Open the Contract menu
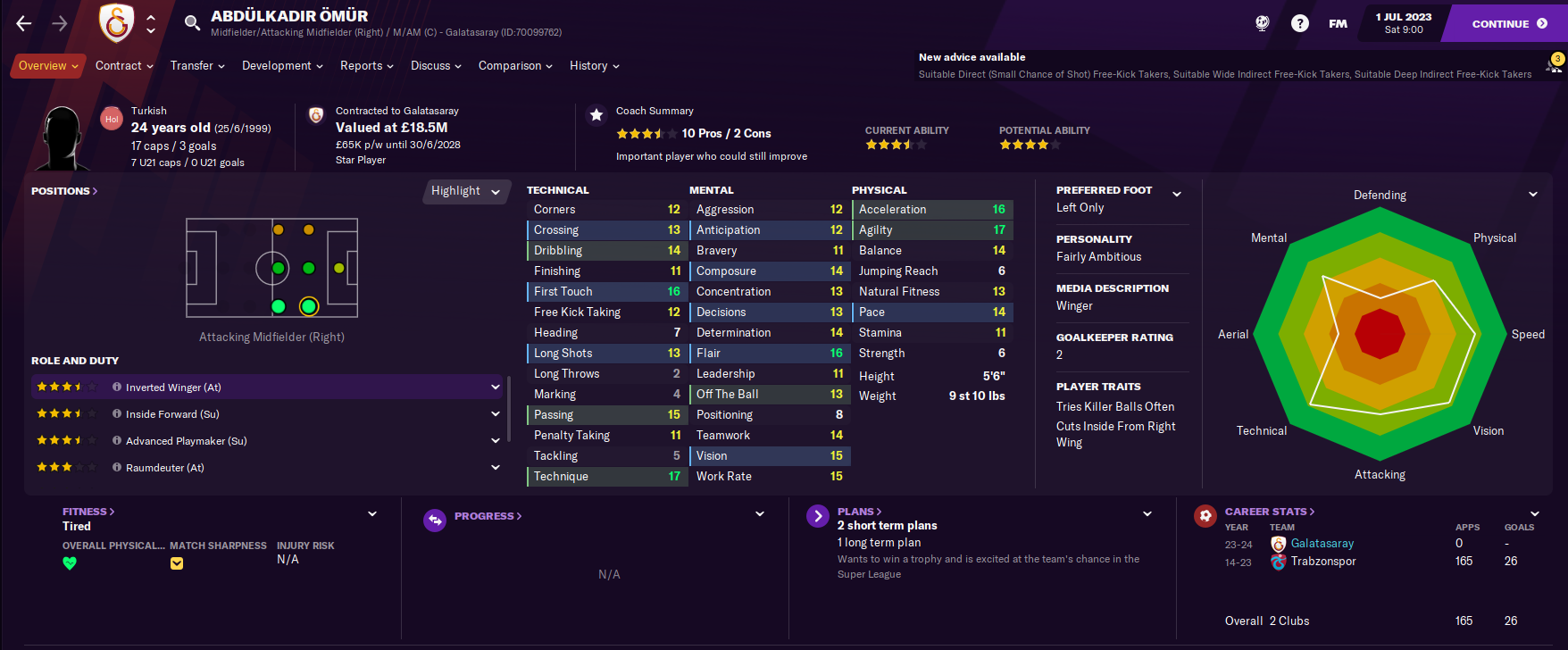The image size is (1568, 650). coord(124,66)
